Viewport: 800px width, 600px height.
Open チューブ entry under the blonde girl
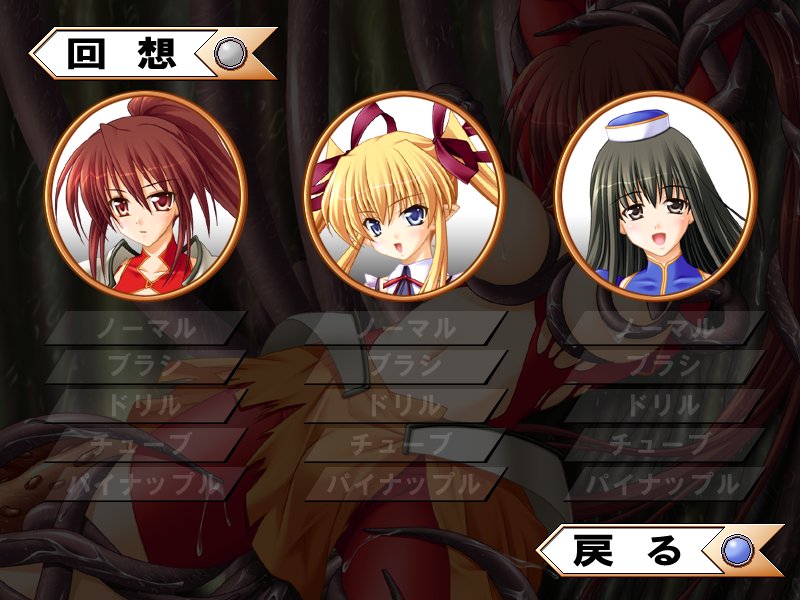pos(405,444)
